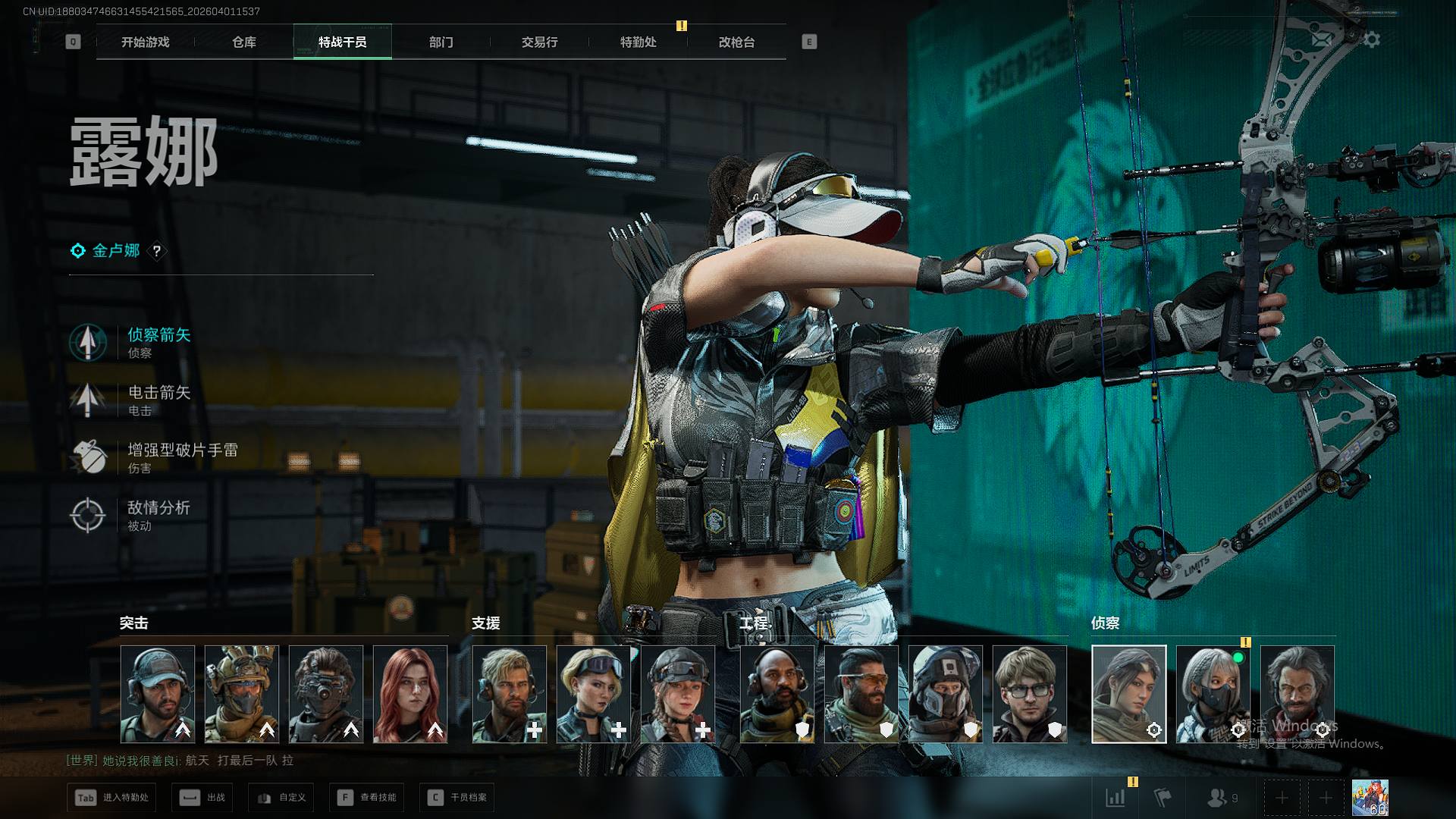Switch to the 开始游戏 tab
This screenshot has width=1456, height=819.
145,42
